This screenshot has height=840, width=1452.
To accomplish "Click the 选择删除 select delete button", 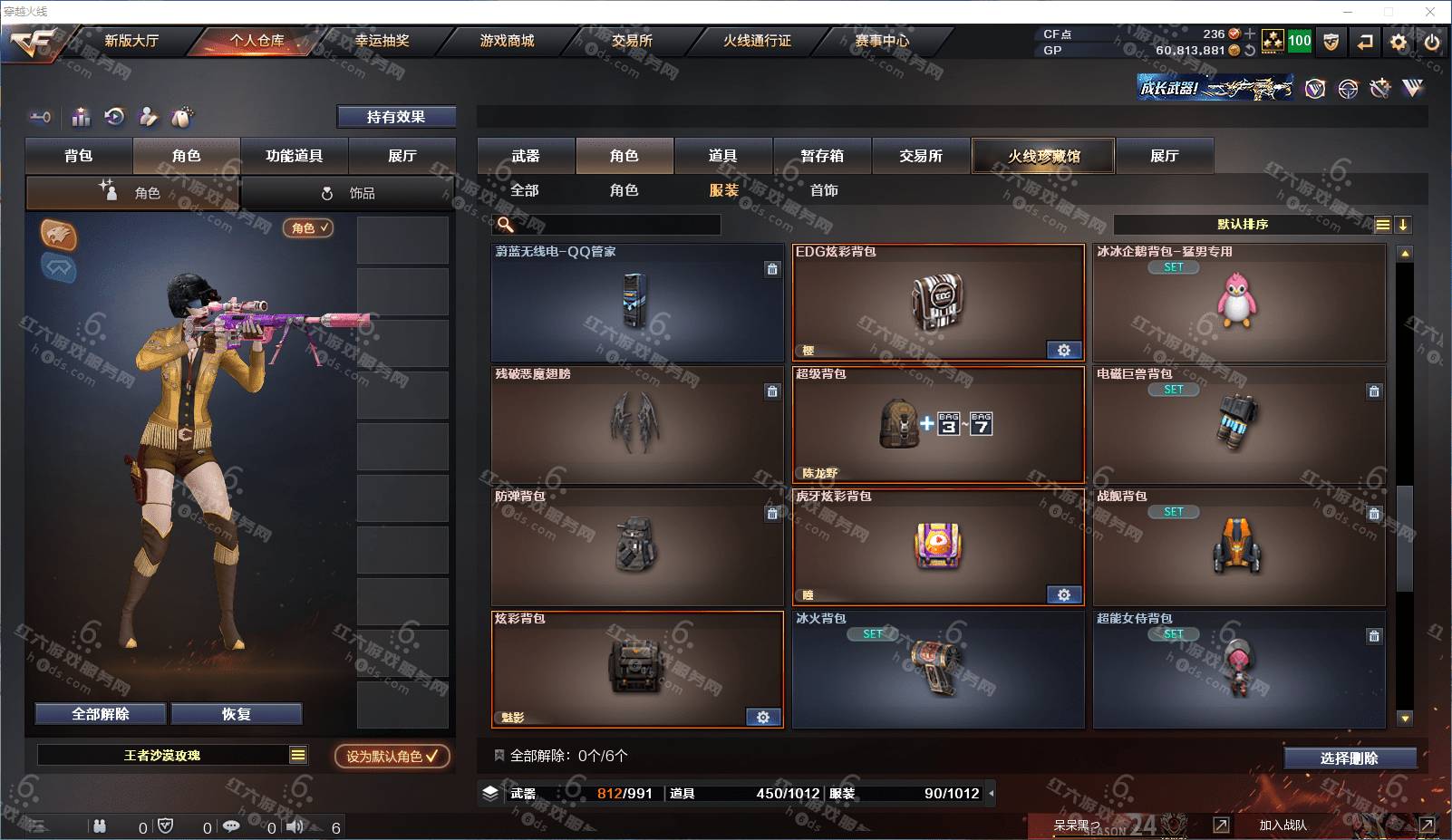I will 1350,758.
